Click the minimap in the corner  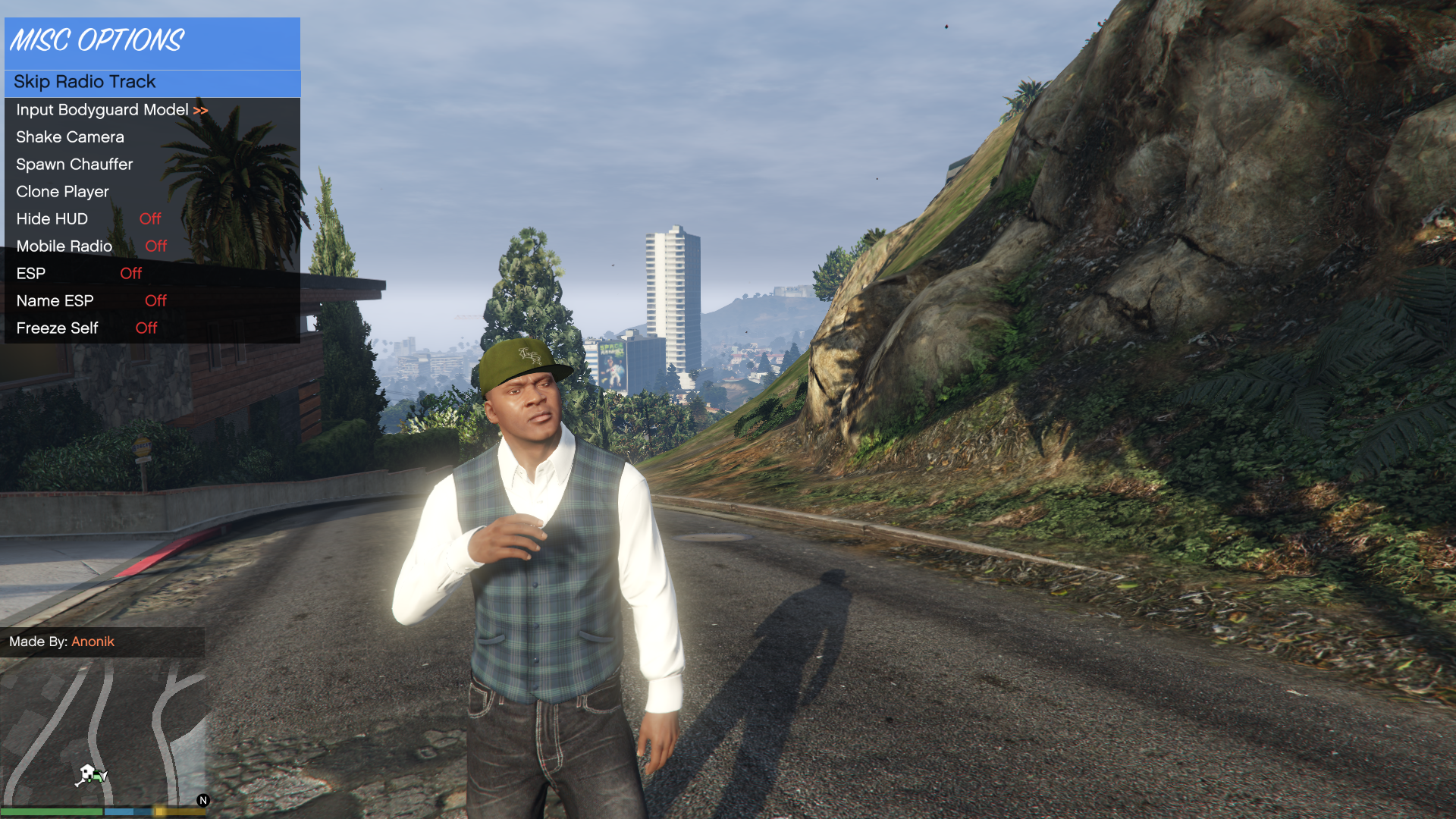click(x=103, y=733)
